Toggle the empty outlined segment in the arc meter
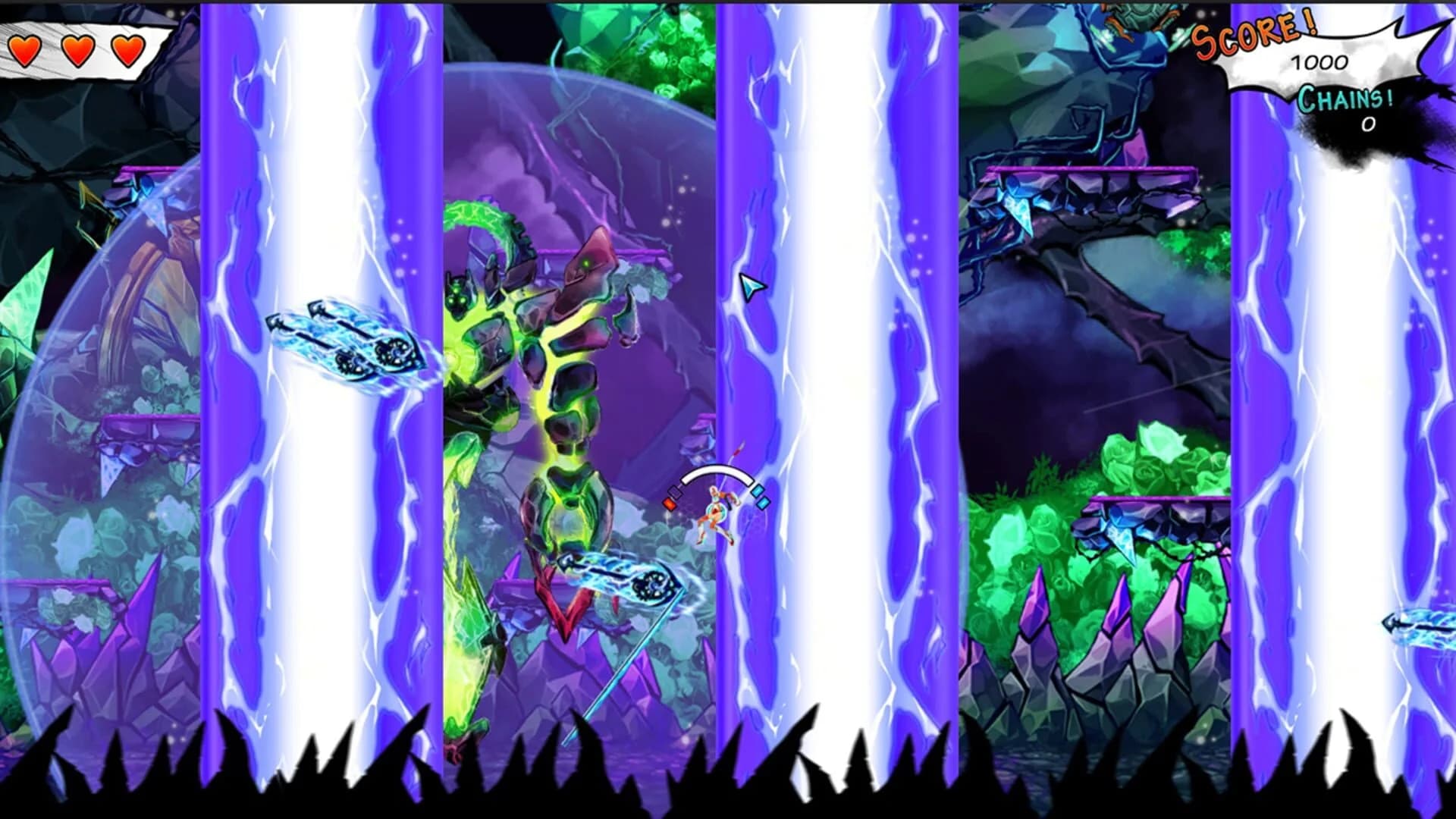 coord(675,493)
